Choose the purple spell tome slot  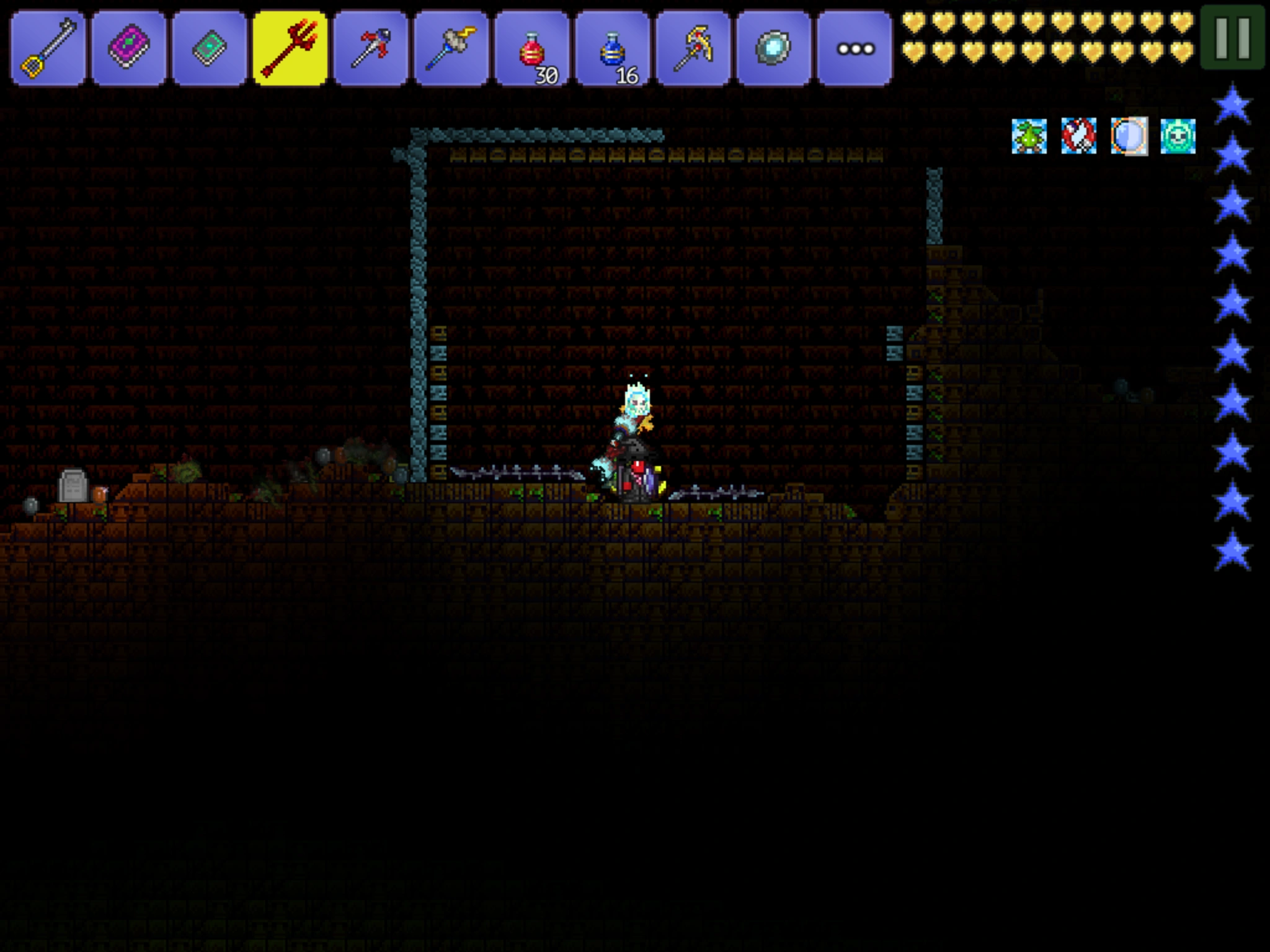pyautogui.click(x=129, y=48)
